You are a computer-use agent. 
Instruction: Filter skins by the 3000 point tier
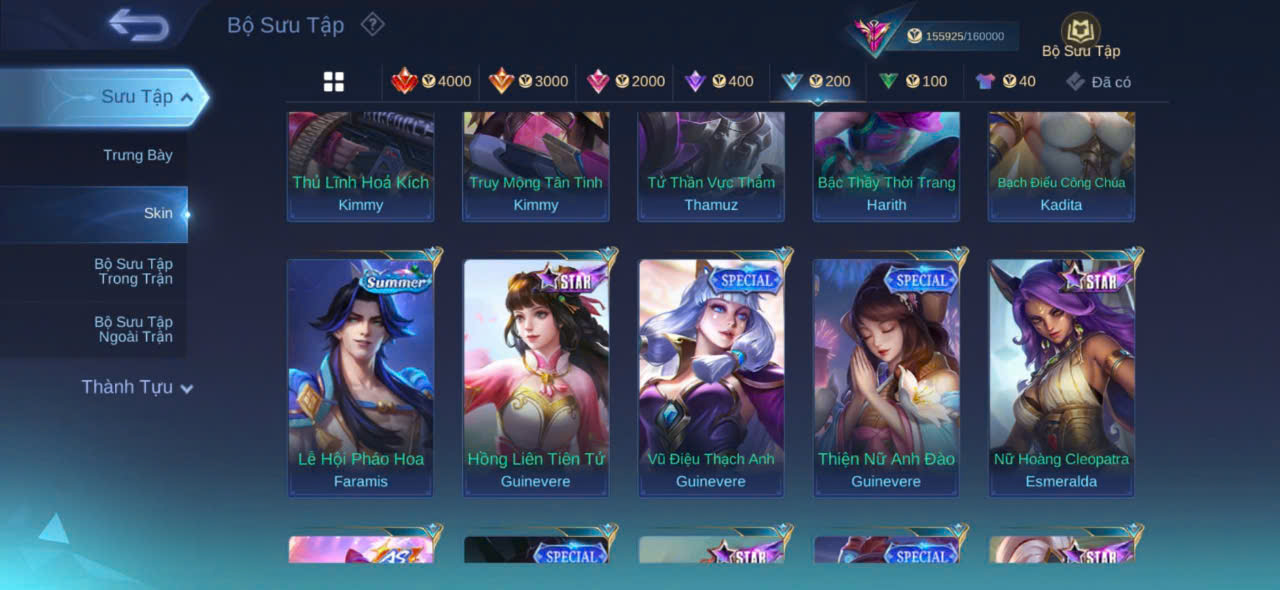pyautogui.click(x=528, y=82)
